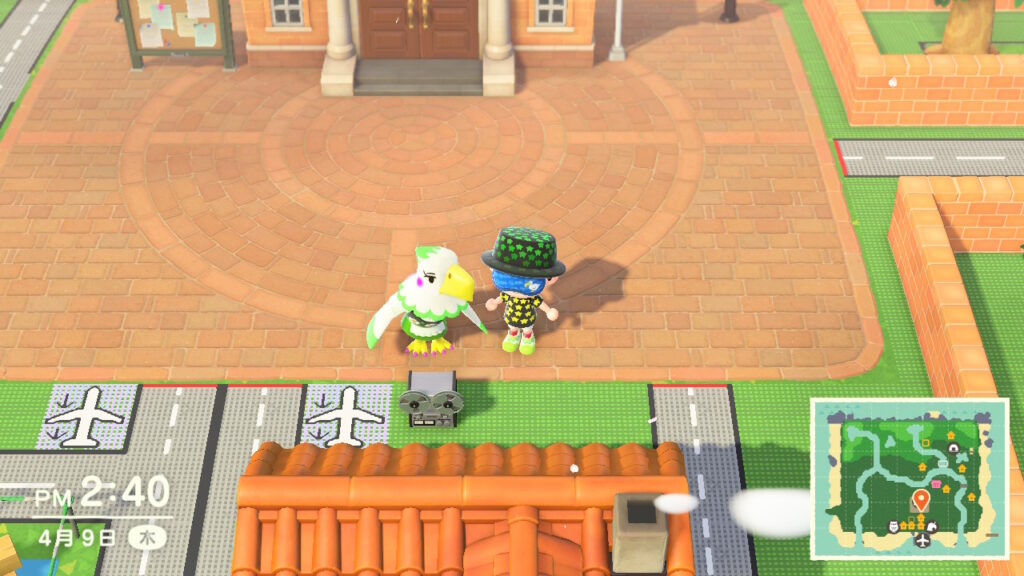Choose the pink shop marker on the minimap
This screenshot has height=576, width=1024.
coord(935,484)
